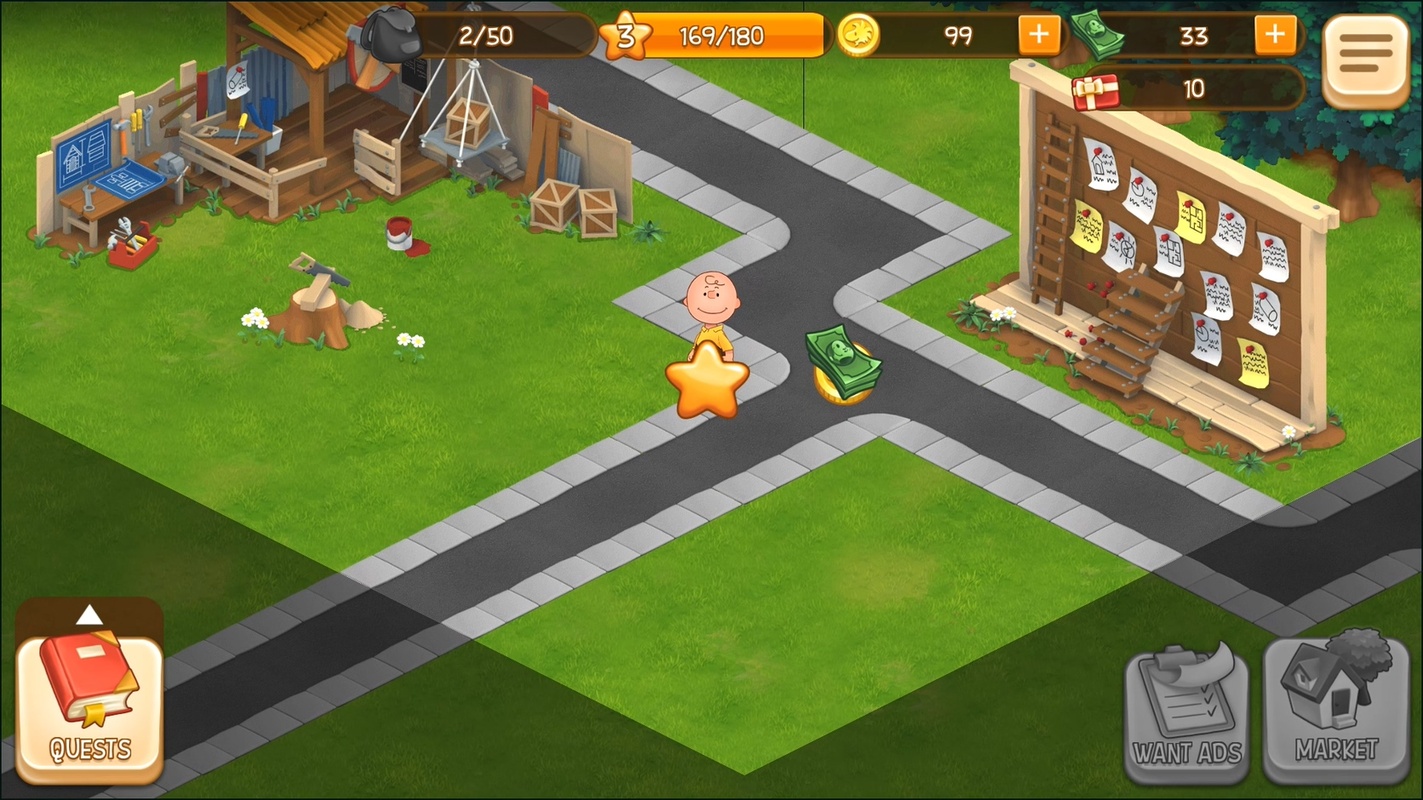This screenshot has width=1423, height=800.
Task: Add more gold coins with plus button
Action: tap(1039, 36)
